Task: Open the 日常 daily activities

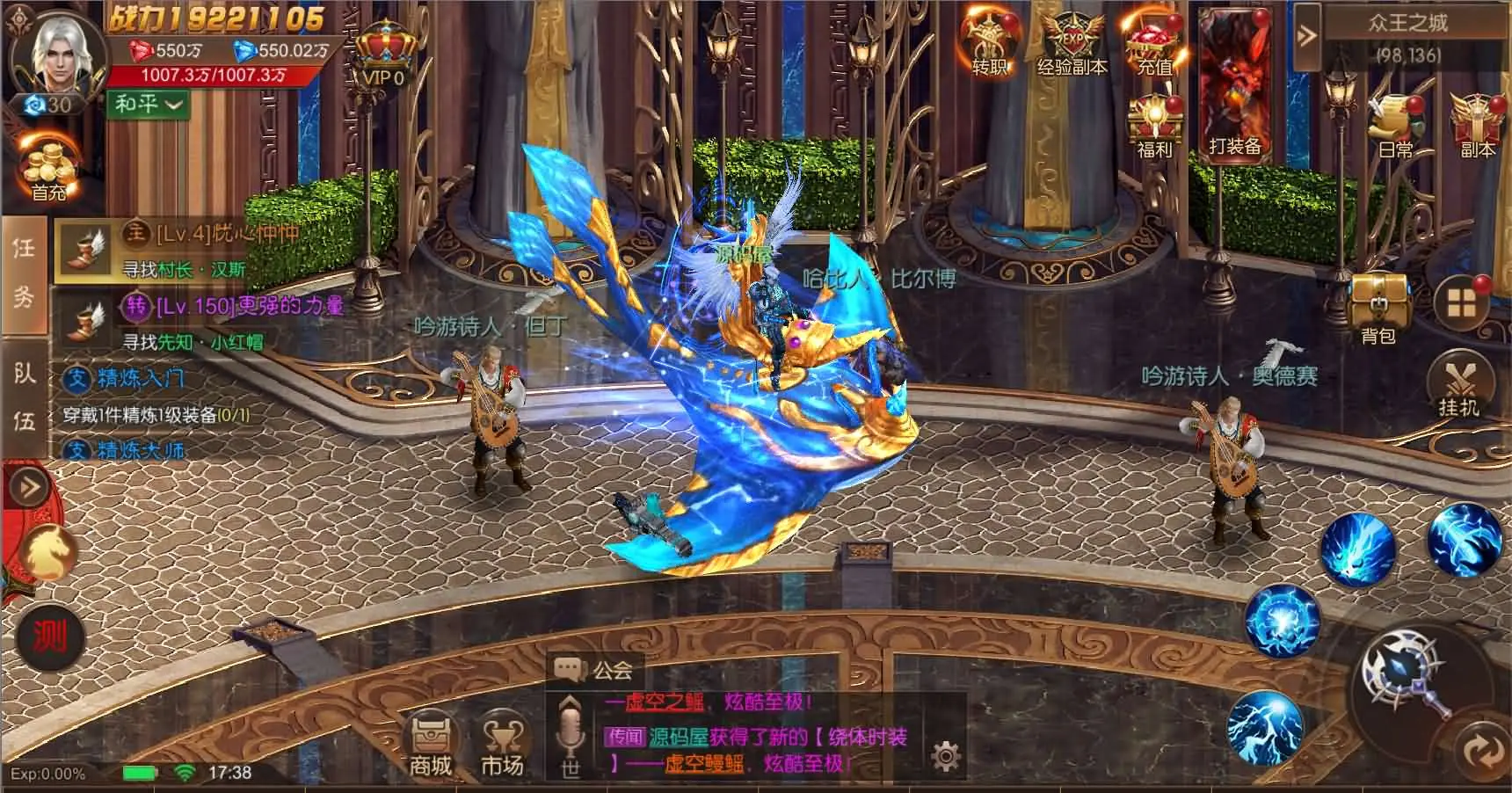Action: tap(1395, 127)
